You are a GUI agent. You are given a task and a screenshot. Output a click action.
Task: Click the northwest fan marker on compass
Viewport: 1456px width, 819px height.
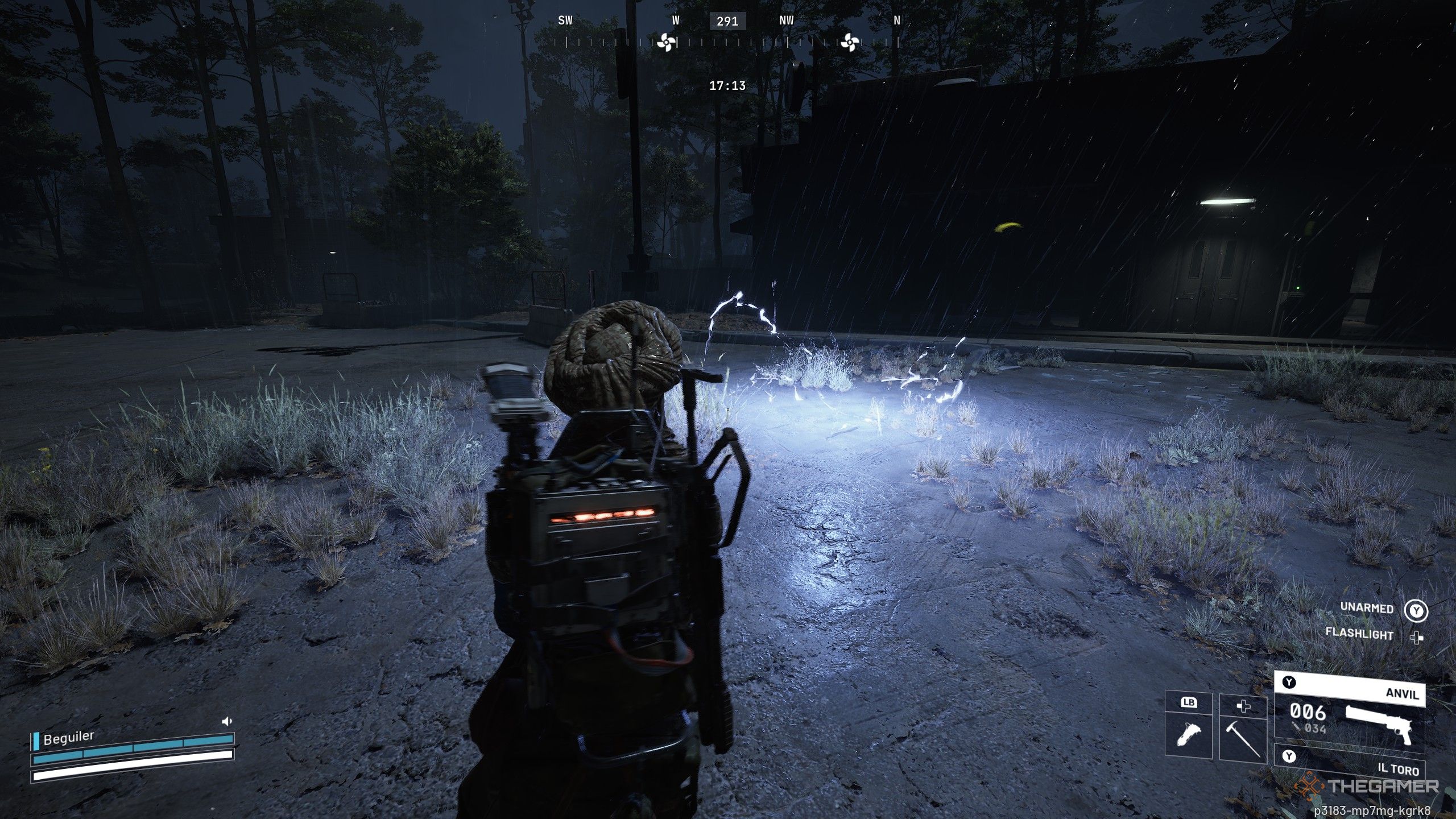[x=849, y=42]
